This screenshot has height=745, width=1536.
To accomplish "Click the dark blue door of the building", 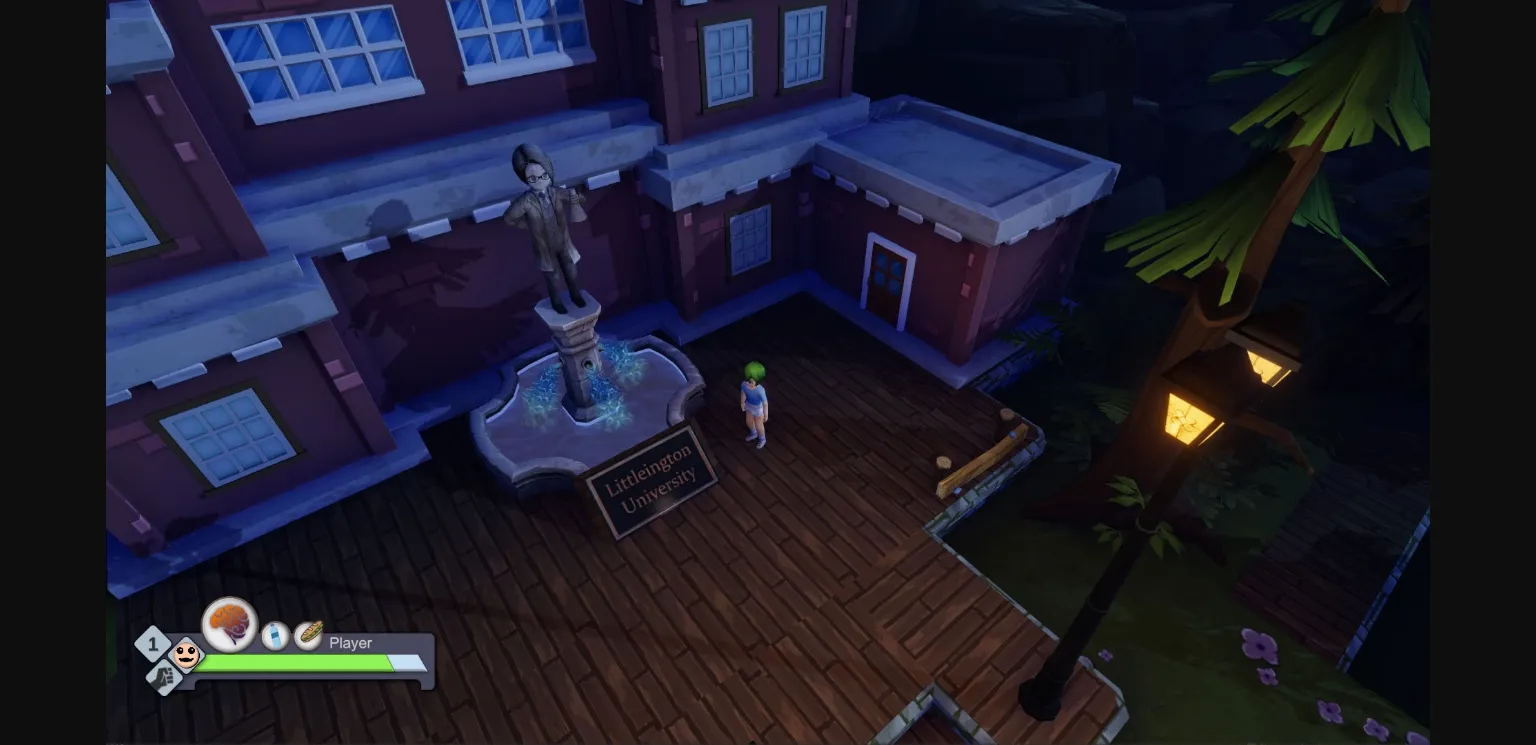I will [889, 281].
